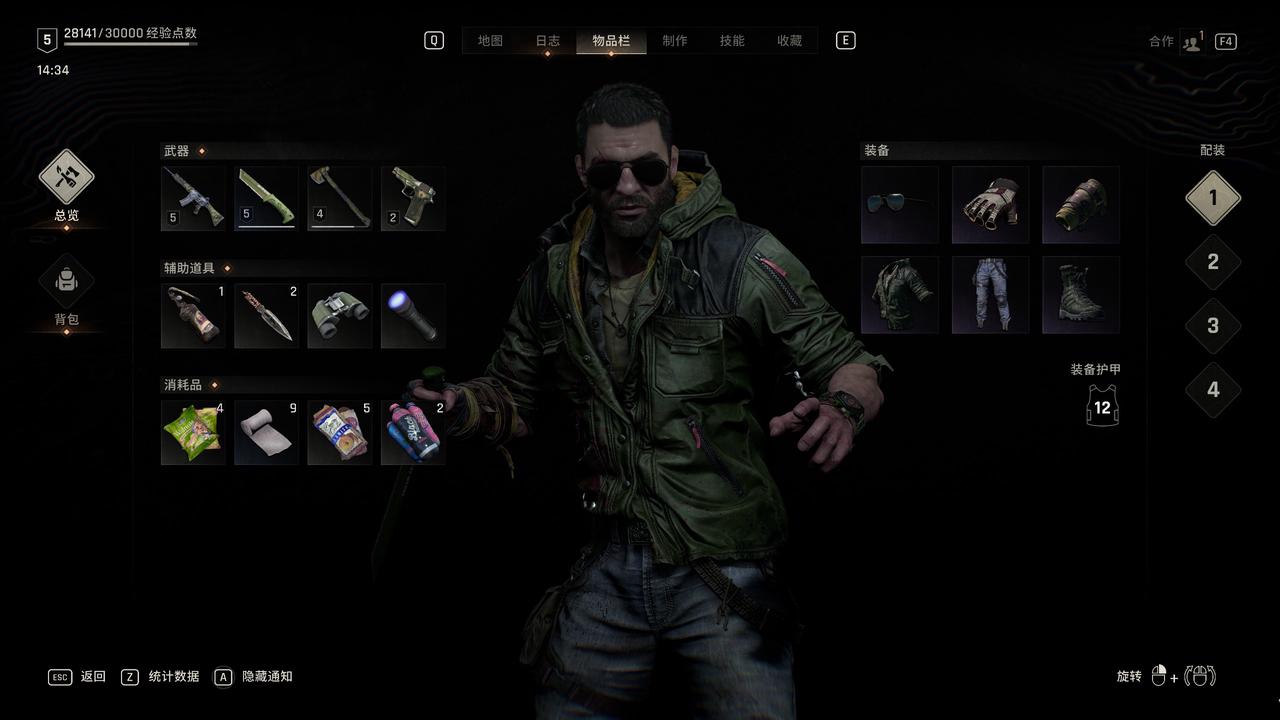This screenshot has width=1280, height=720.
Task: Activate loadout 4
Action: pyautogui.click(x=1213, y=390)
